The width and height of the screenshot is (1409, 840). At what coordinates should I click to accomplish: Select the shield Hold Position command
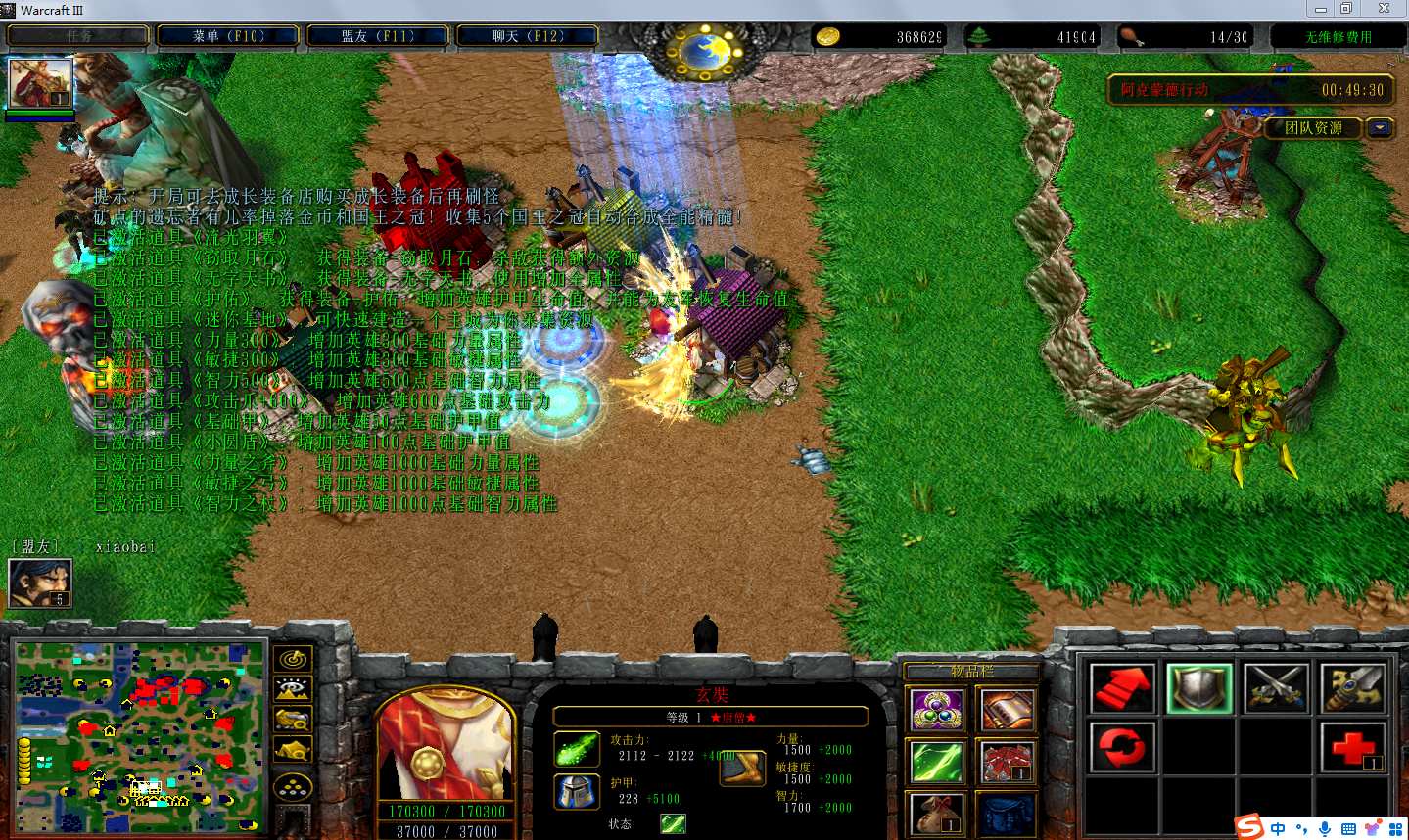click(1199, 687)
